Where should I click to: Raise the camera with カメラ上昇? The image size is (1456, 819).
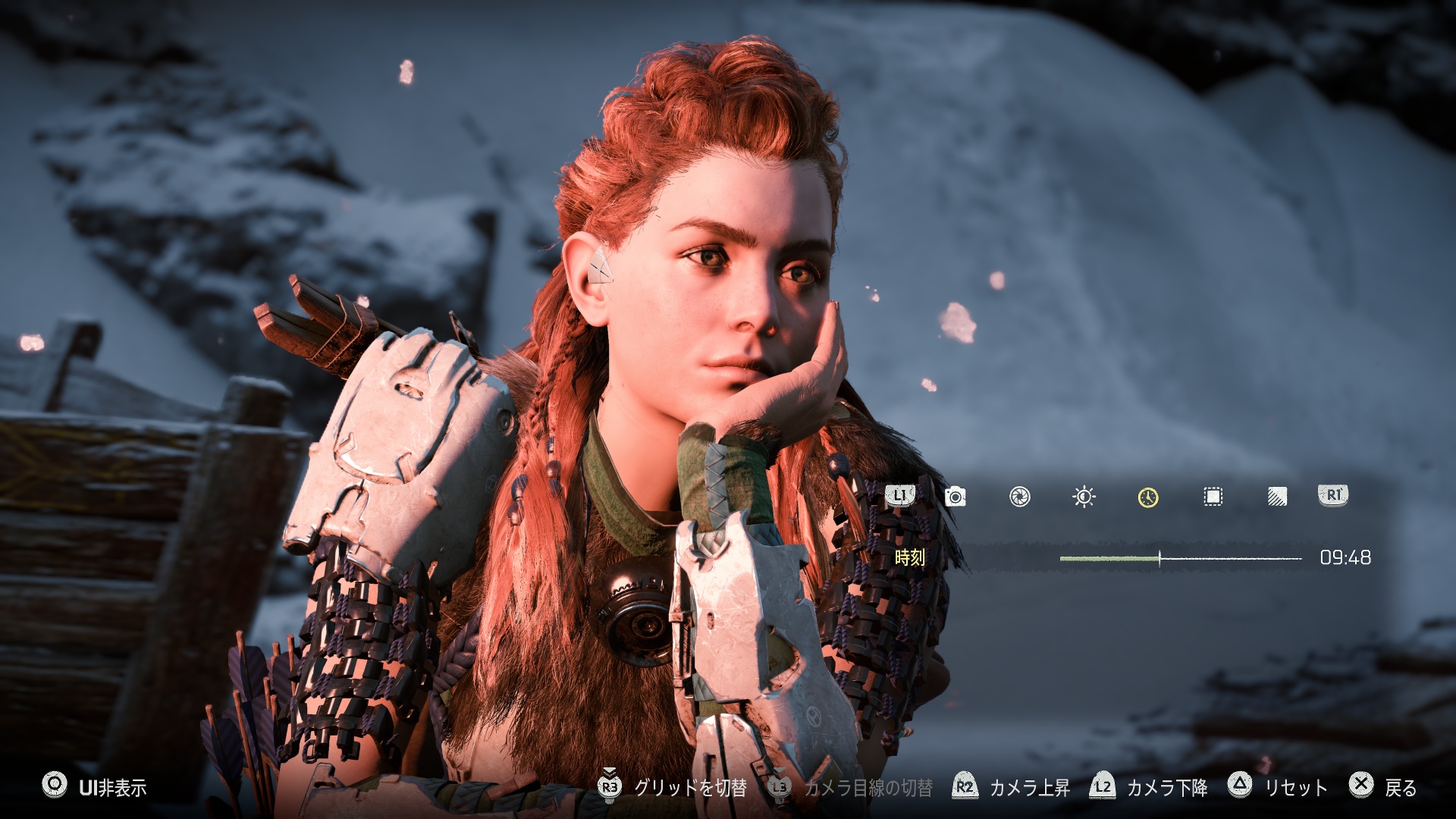(1012, 787)
